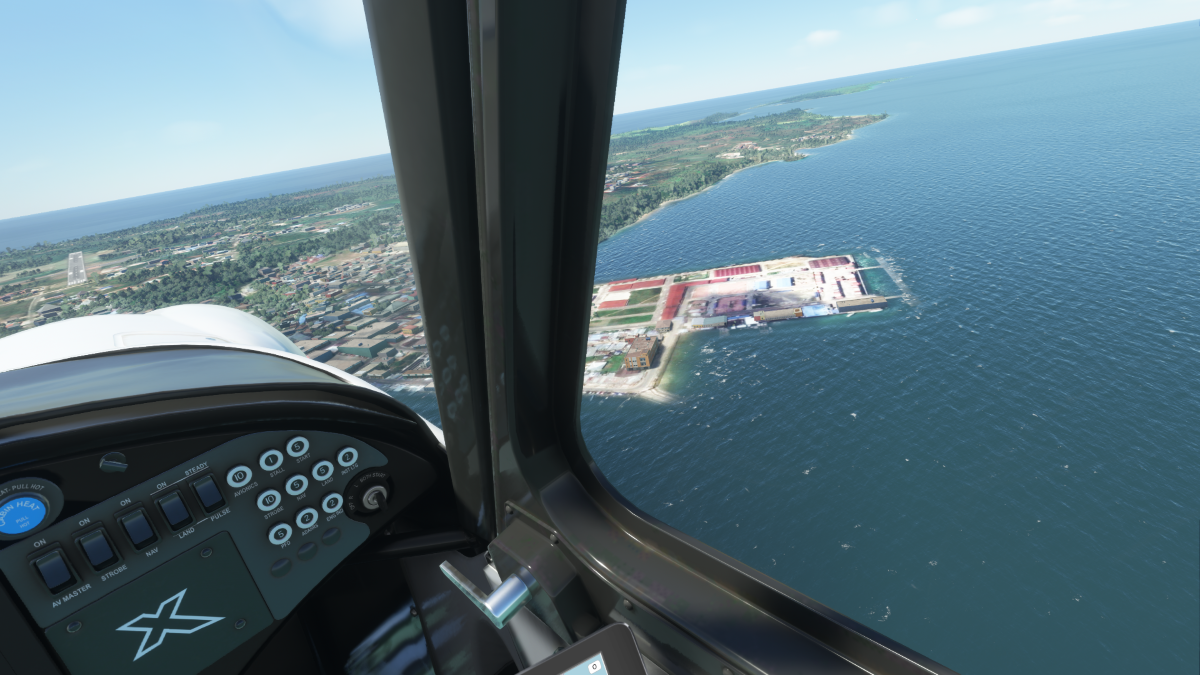Viewport: 1200px width, 675px height.
Task: Click the PFD circuit breaker
Action: click(281, 534)
